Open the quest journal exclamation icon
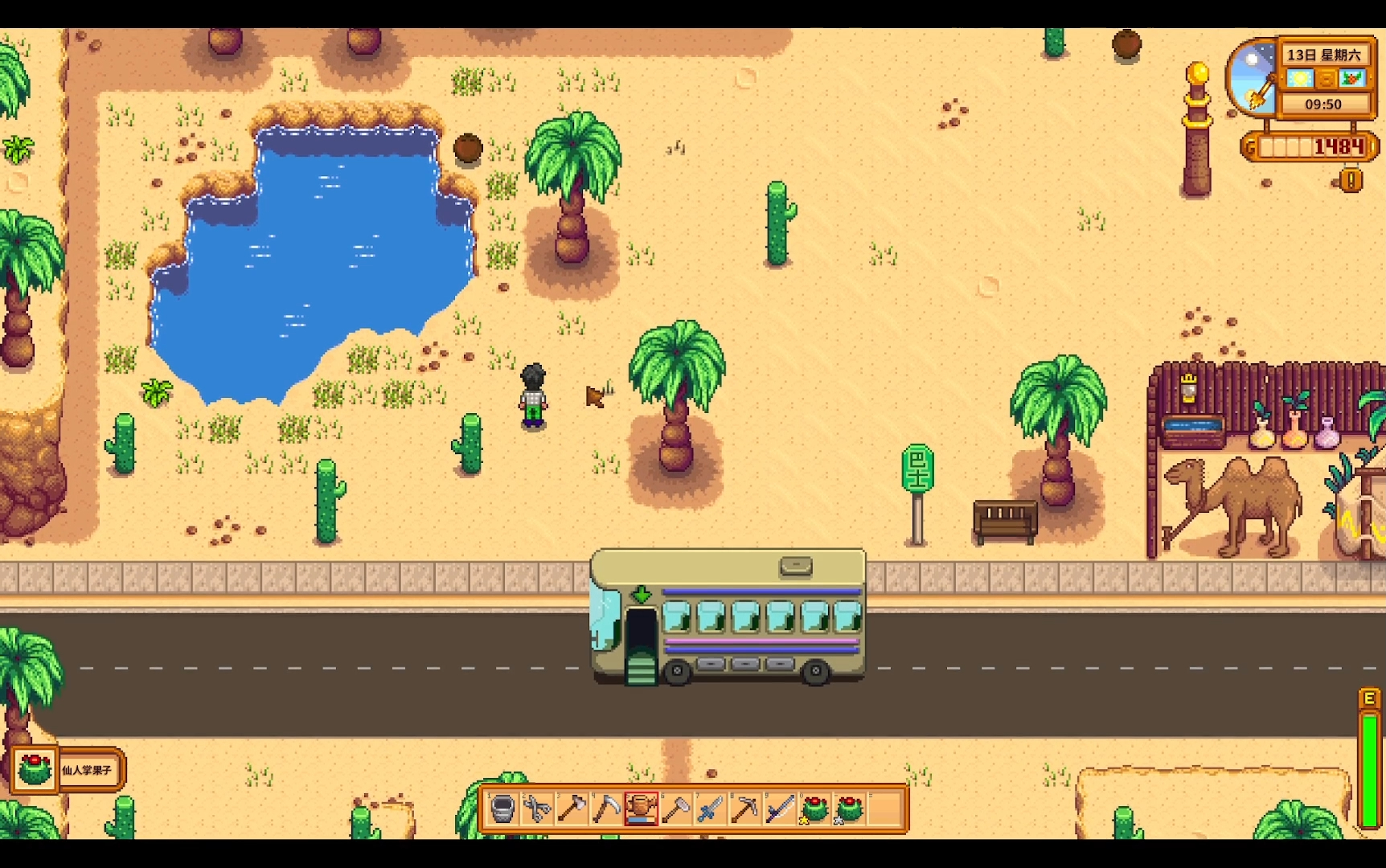 (1351, 180)
